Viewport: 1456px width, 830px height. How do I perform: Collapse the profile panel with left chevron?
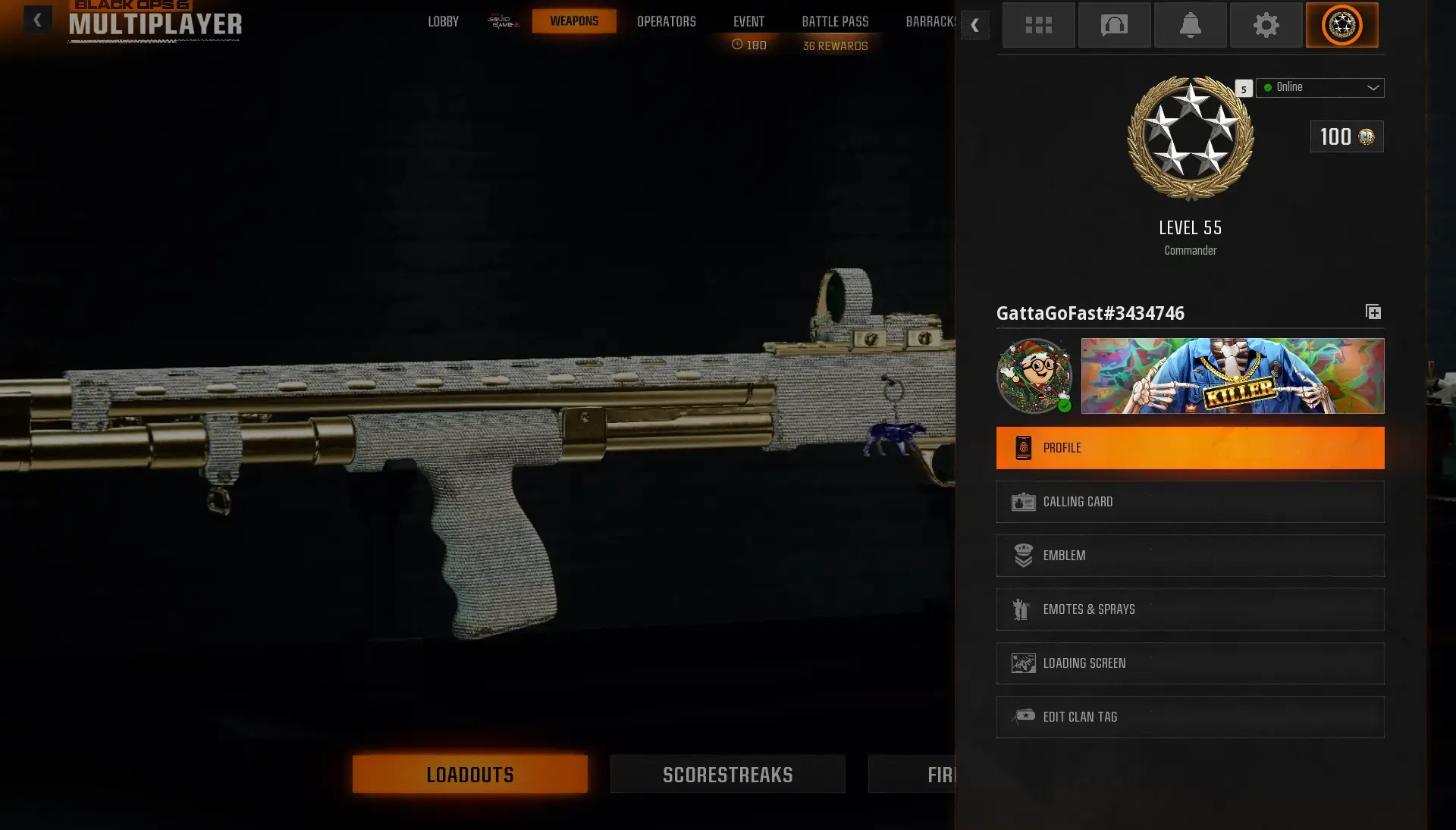pyautogui.click(x=975, y=25)
